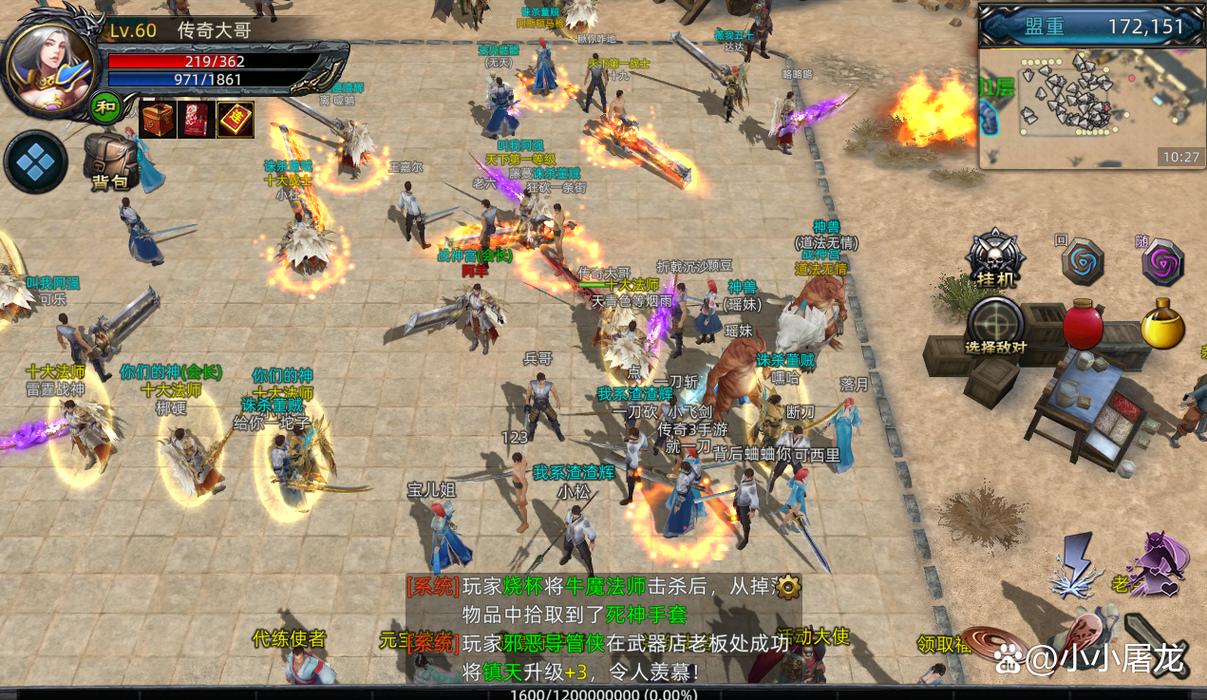1207x700 pixels.
Task: Toggle the green 和 peace mode button
Action: point(105,106)
